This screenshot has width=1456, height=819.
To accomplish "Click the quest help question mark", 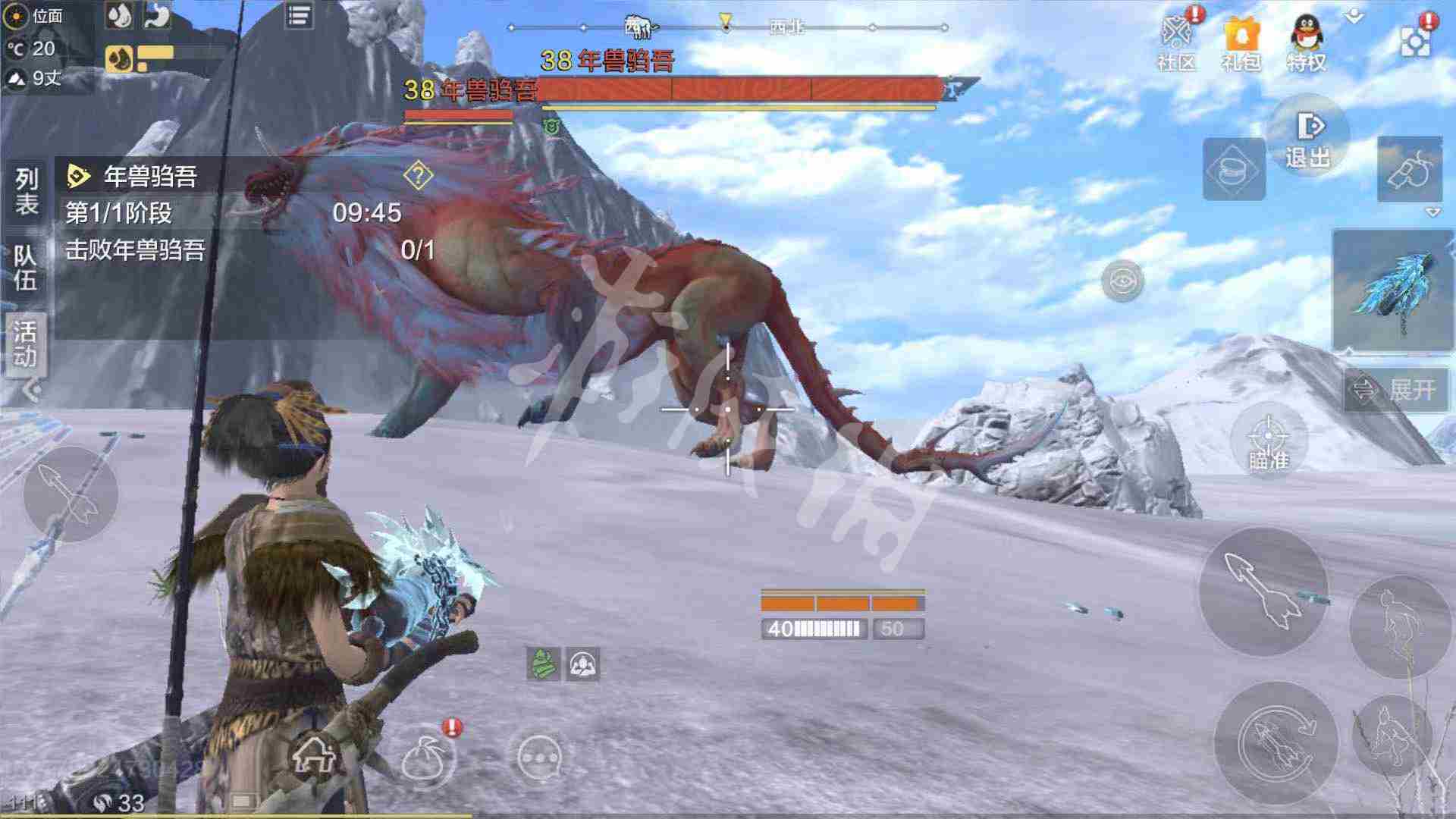I will pyautogui.click(x=418, y=176).
